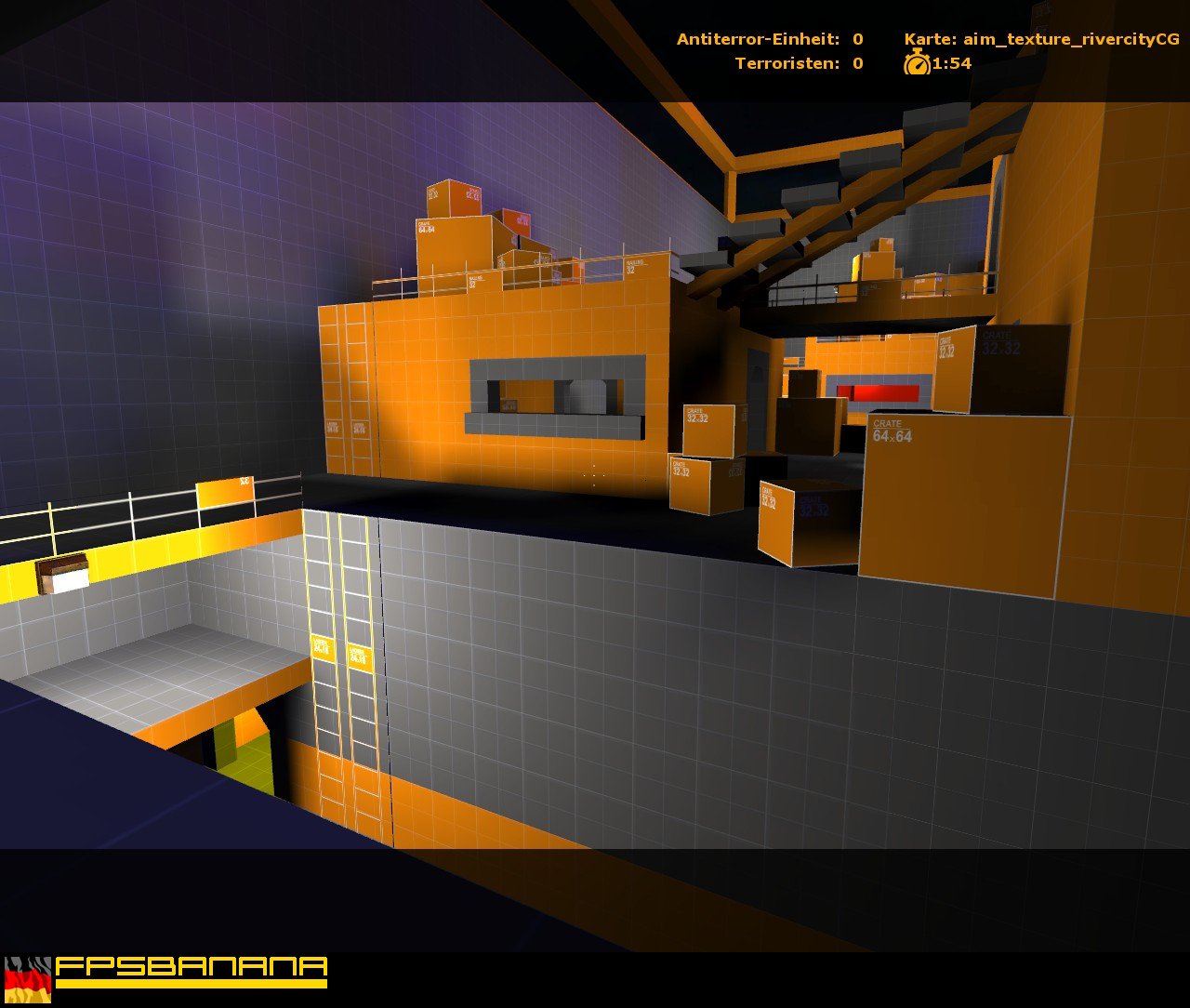Click the German flag icon bottom-left
1190x1008 pixels.
(30, 981)
